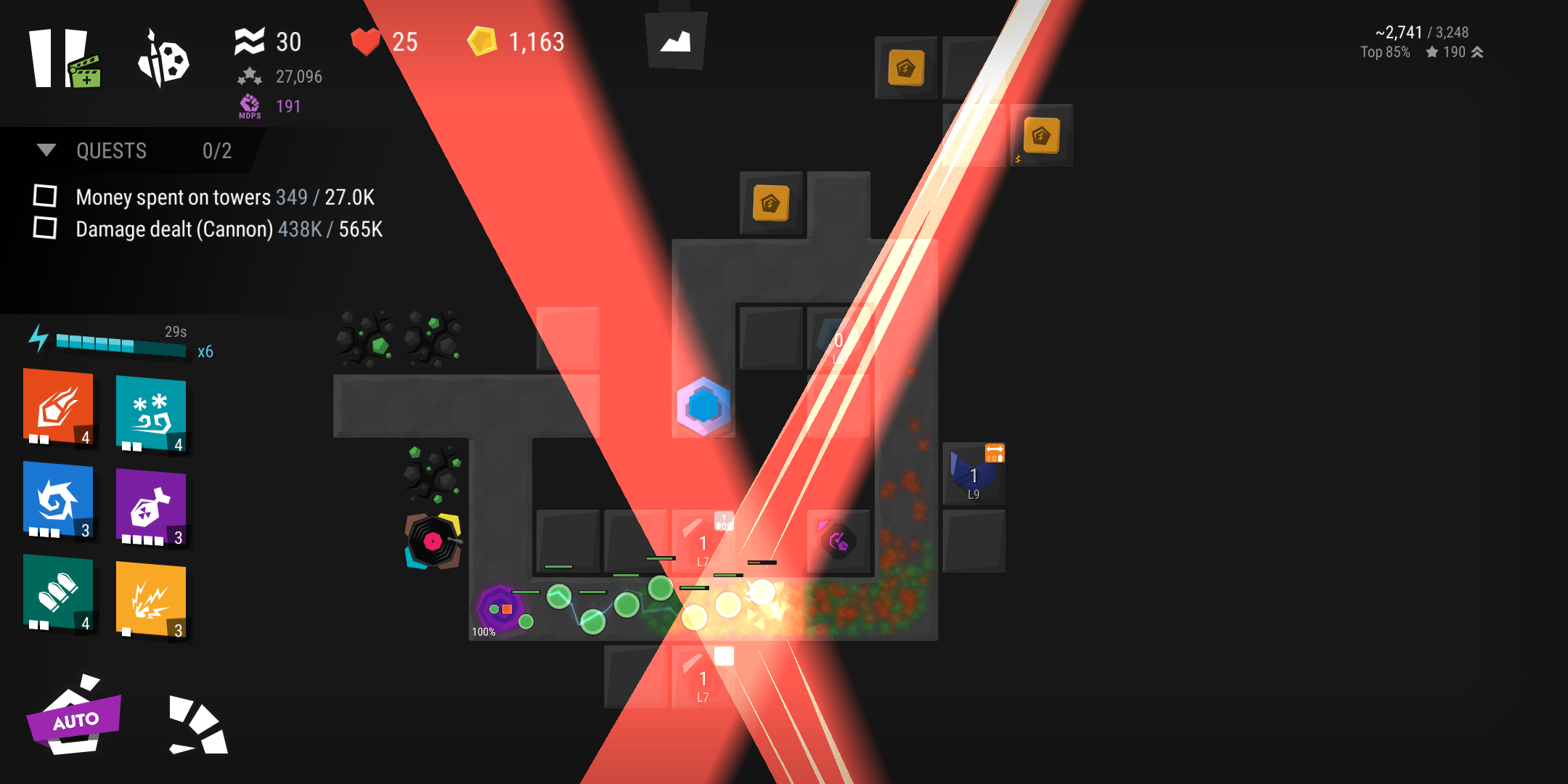Viewport: 1568px width, 784px height.
Task: Open the statistics chart button
Action: (676, 41)
